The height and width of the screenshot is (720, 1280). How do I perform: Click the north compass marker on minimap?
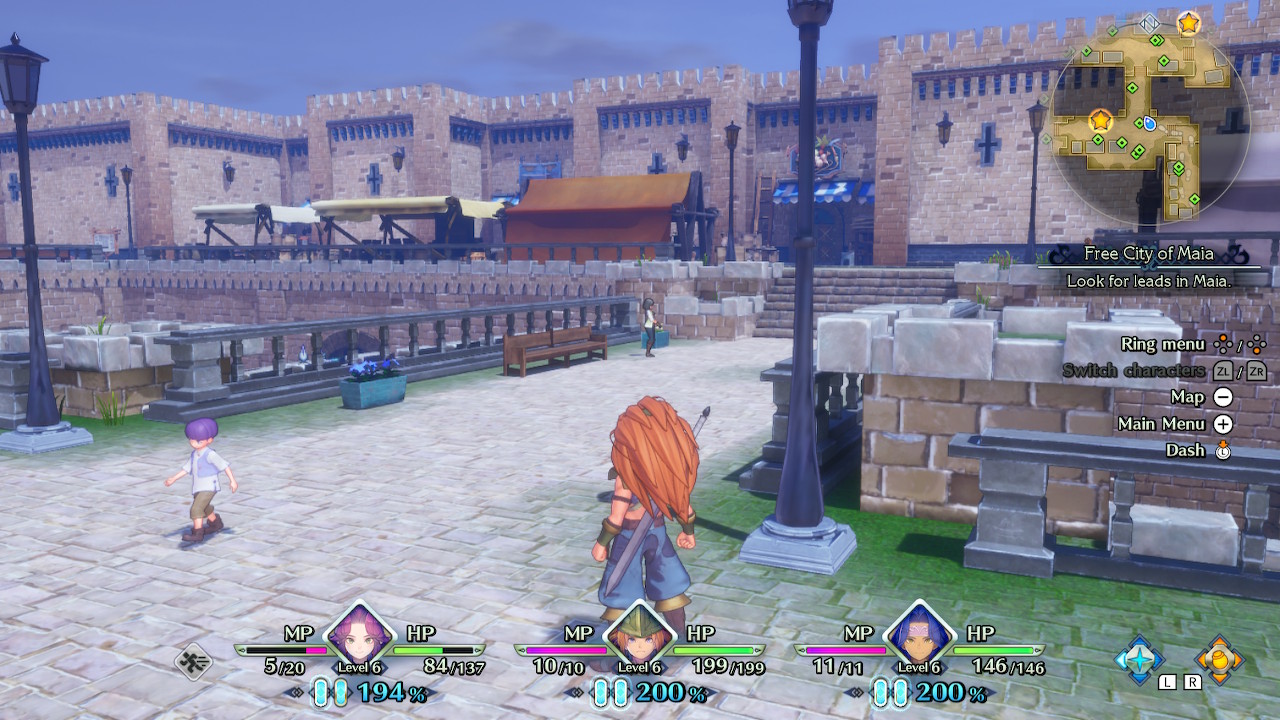tap(1149, 22)
